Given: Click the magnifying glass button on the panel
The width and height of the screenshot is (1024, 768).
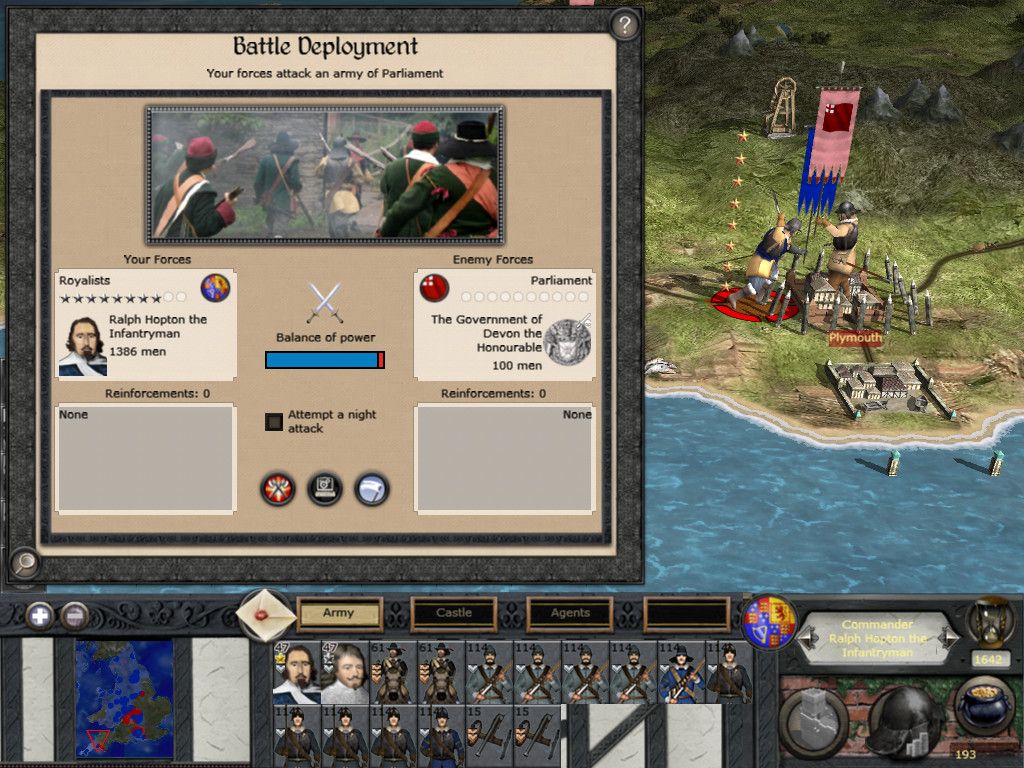Looking at the screenshot, I should [x=23, y=564].
